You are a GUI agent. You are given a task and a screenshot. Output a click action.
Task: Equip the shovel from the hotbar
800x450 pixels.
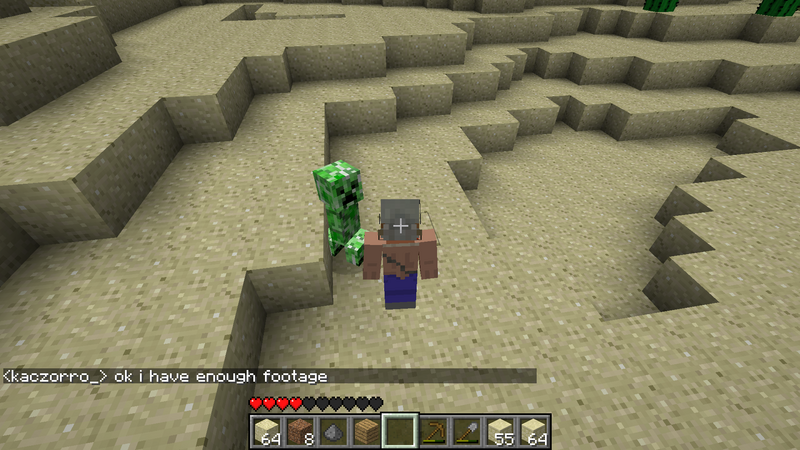click(466, 431)
